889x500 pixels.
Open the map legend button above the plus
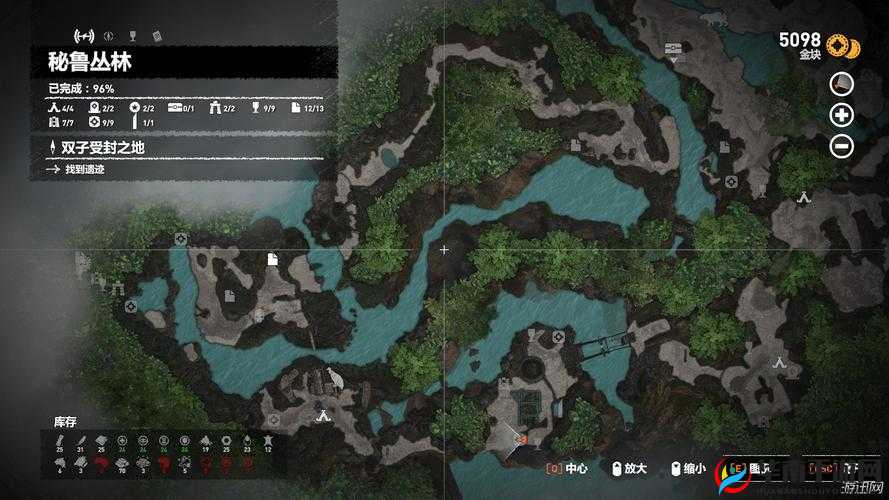(x=842, y=84)
